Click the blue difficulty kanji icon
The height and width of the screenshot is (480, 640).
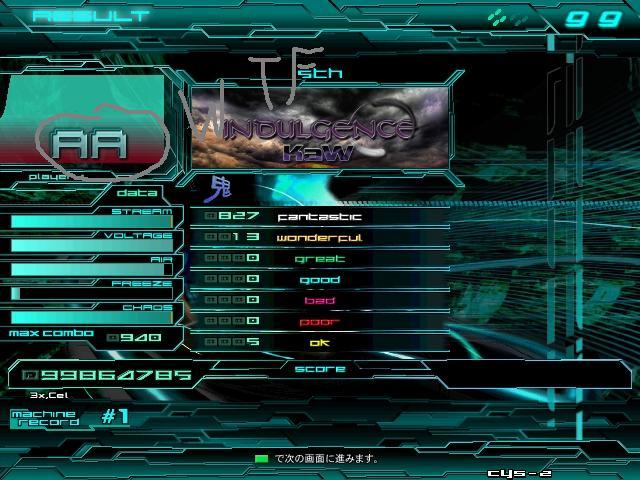pos(218,187)
